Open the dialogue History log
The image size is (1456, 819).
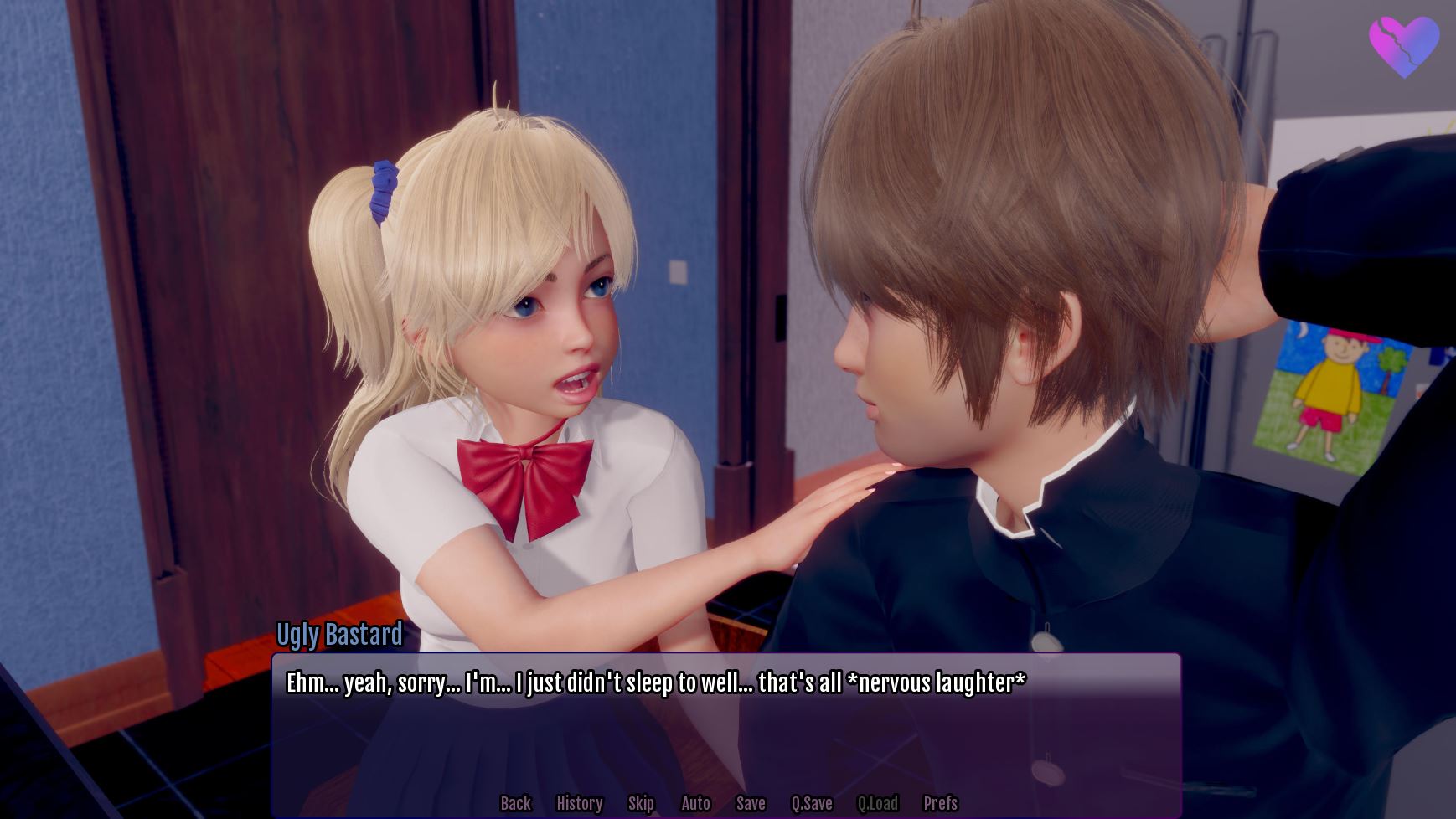(x=579, y=803)
